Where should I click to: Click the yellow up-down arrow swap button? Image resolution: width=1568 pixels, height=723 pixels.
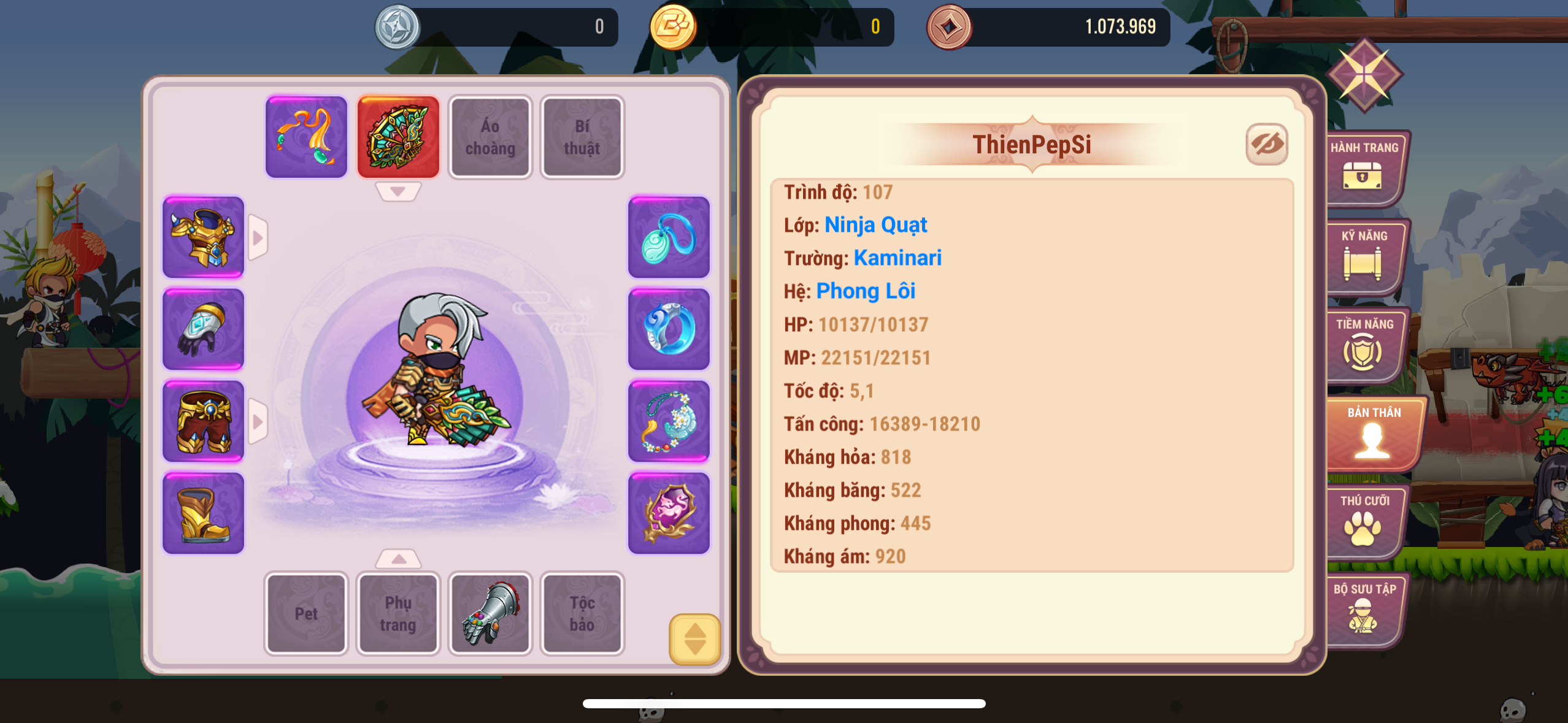[x=694, y=639]
